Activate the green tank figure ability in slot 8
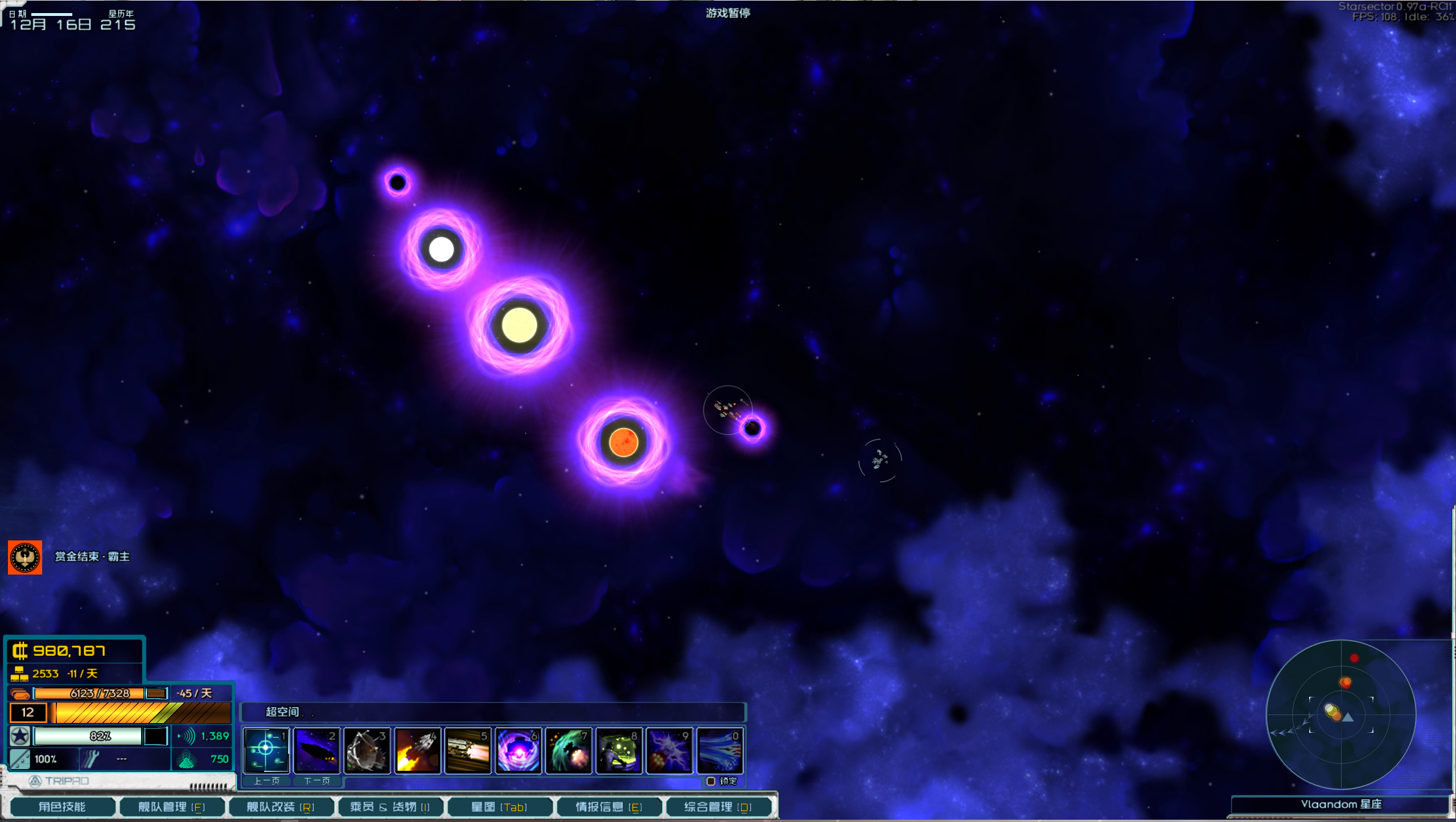This screenshot has width=1456, height=822. click(619, 750)
